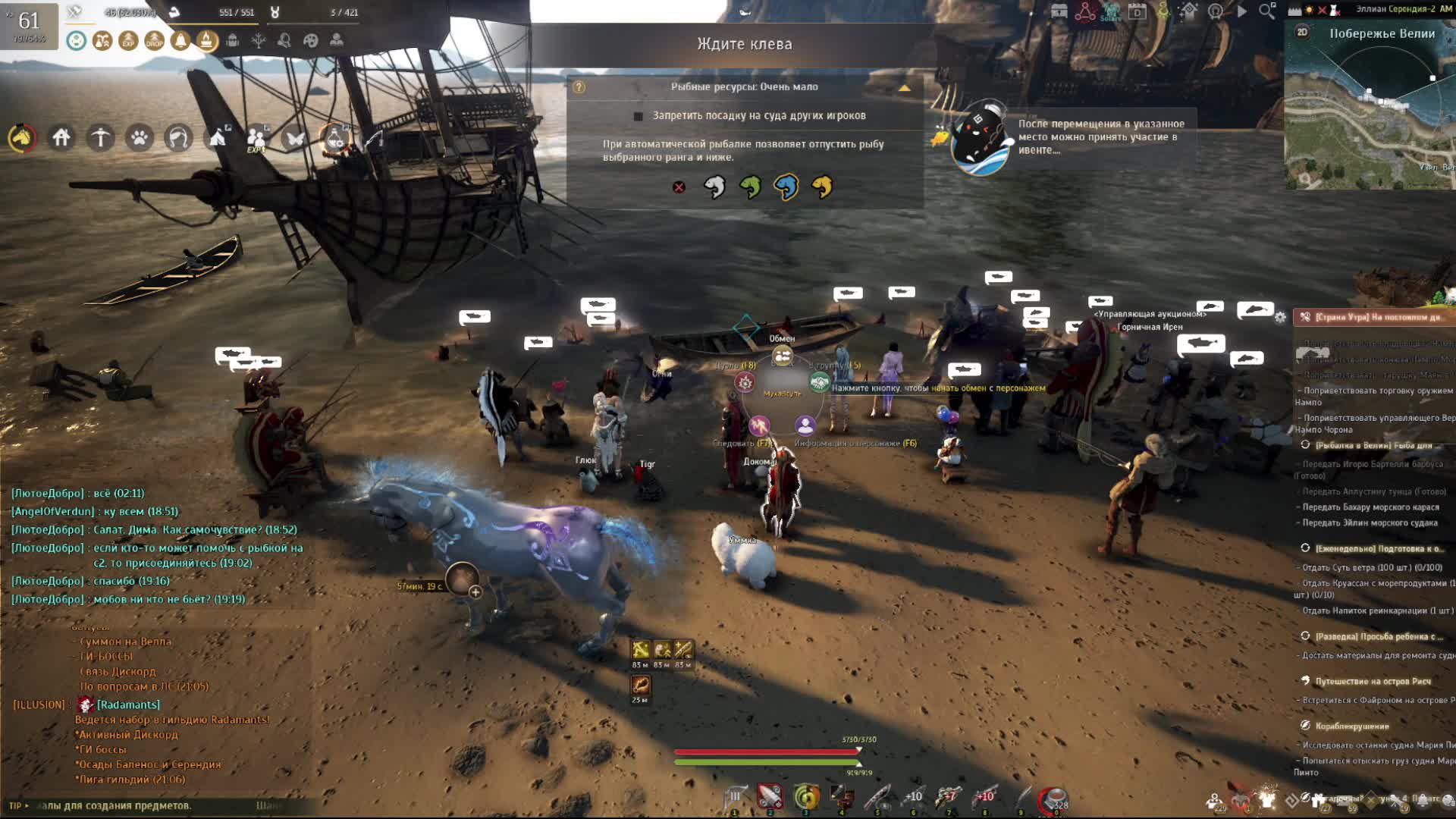The width and height of the screenshot is (1456, 819).
Task: Select the green fish rank filter
Action: [750, 187]
